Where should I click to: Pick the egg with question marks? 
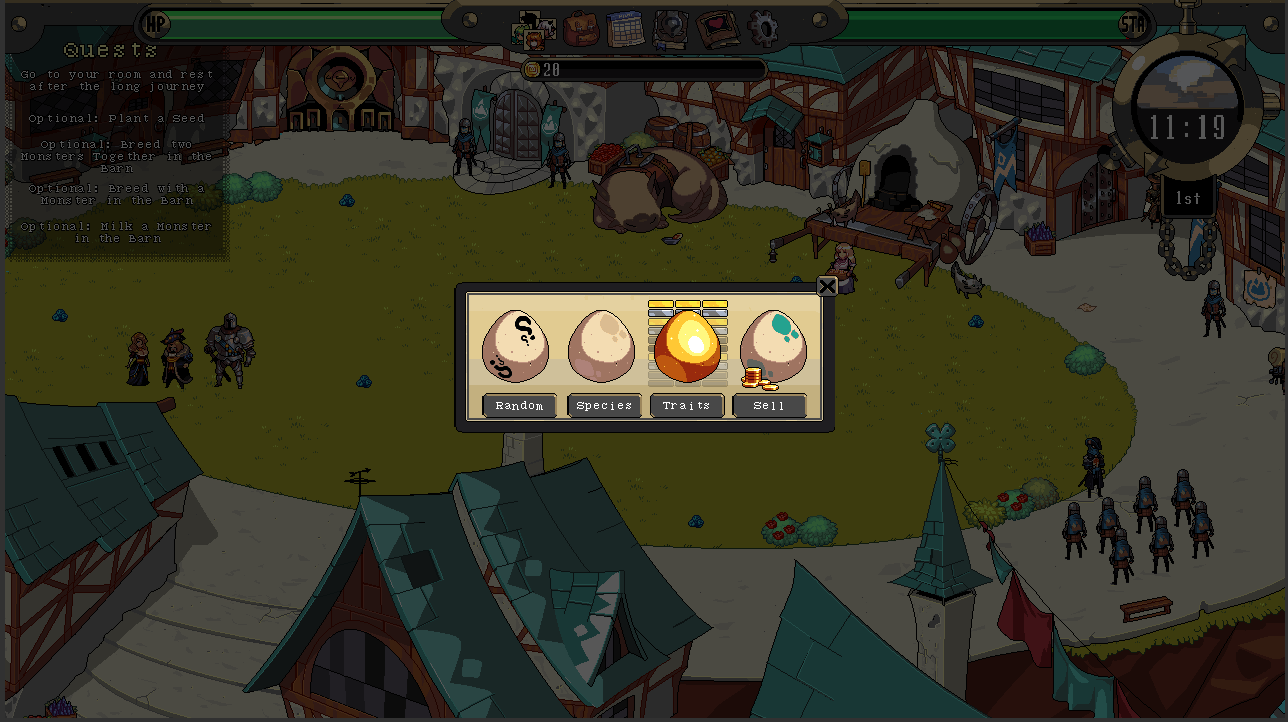pos(515,346)
